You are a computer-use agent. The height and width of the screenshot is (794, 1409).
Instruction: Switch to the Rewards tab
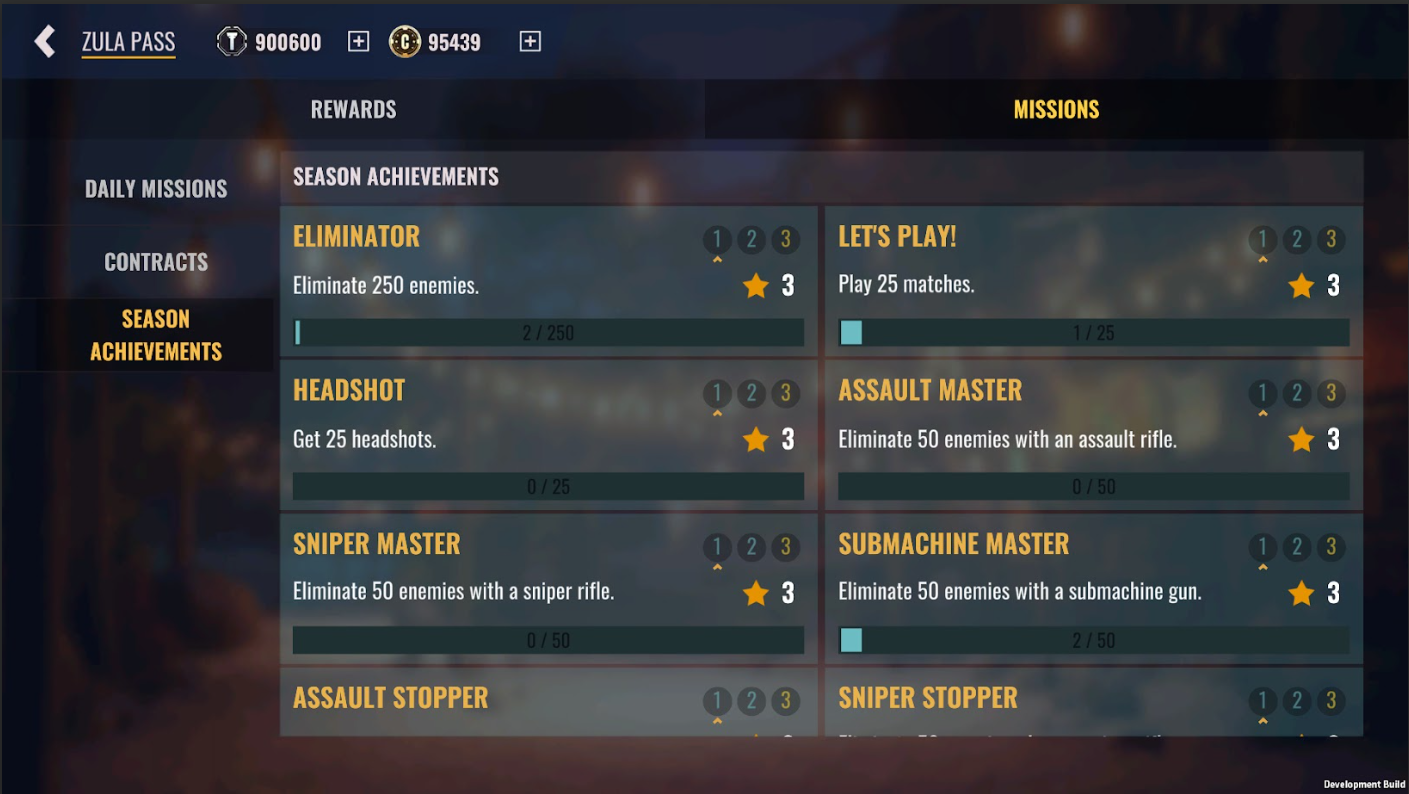click(353, 109)
